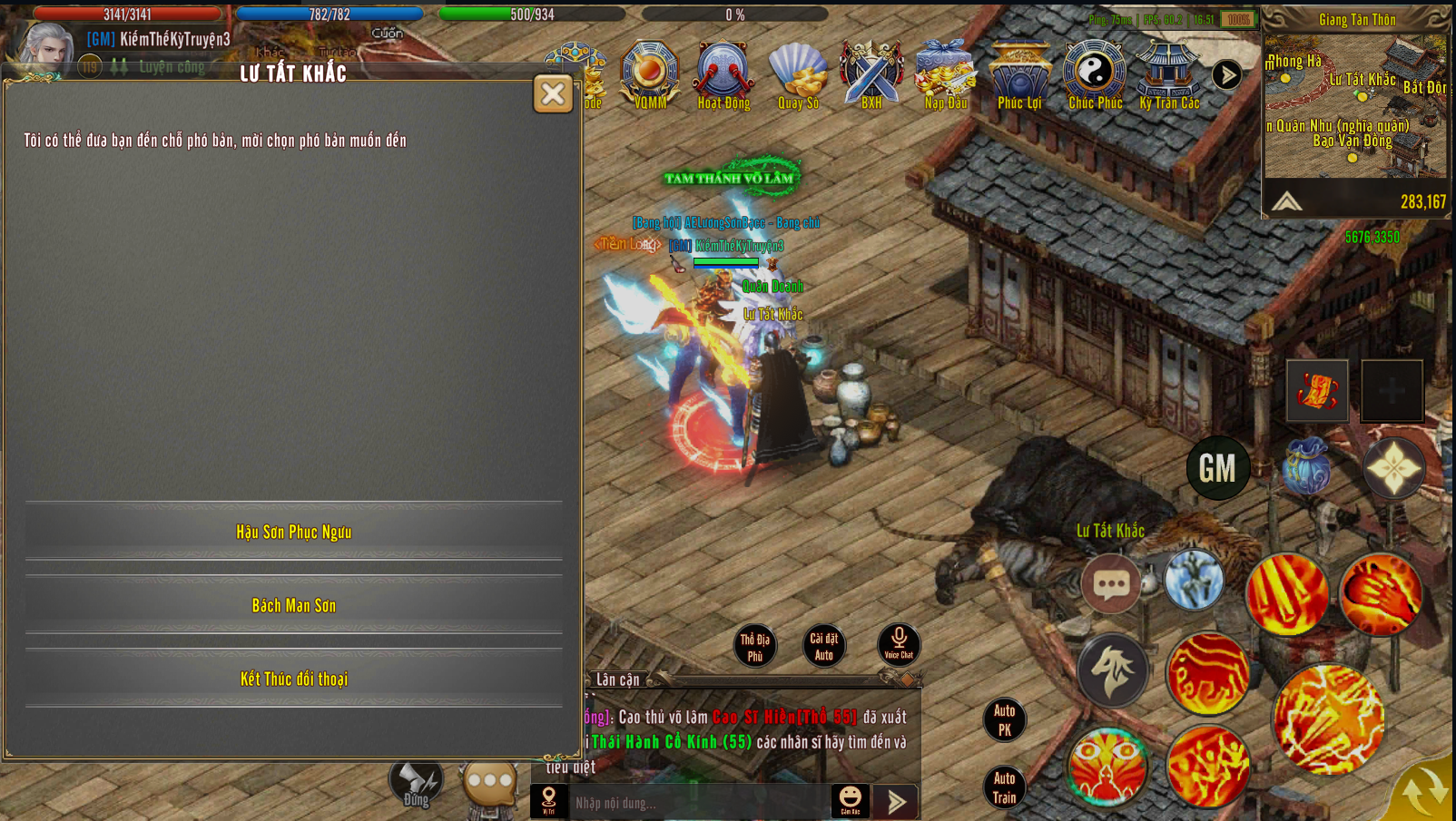Image resolution: width=1456 pixels, height=821 pixels.
Task: Open the Kỳ Trân Các shop
Action: tap(1169, 74)
